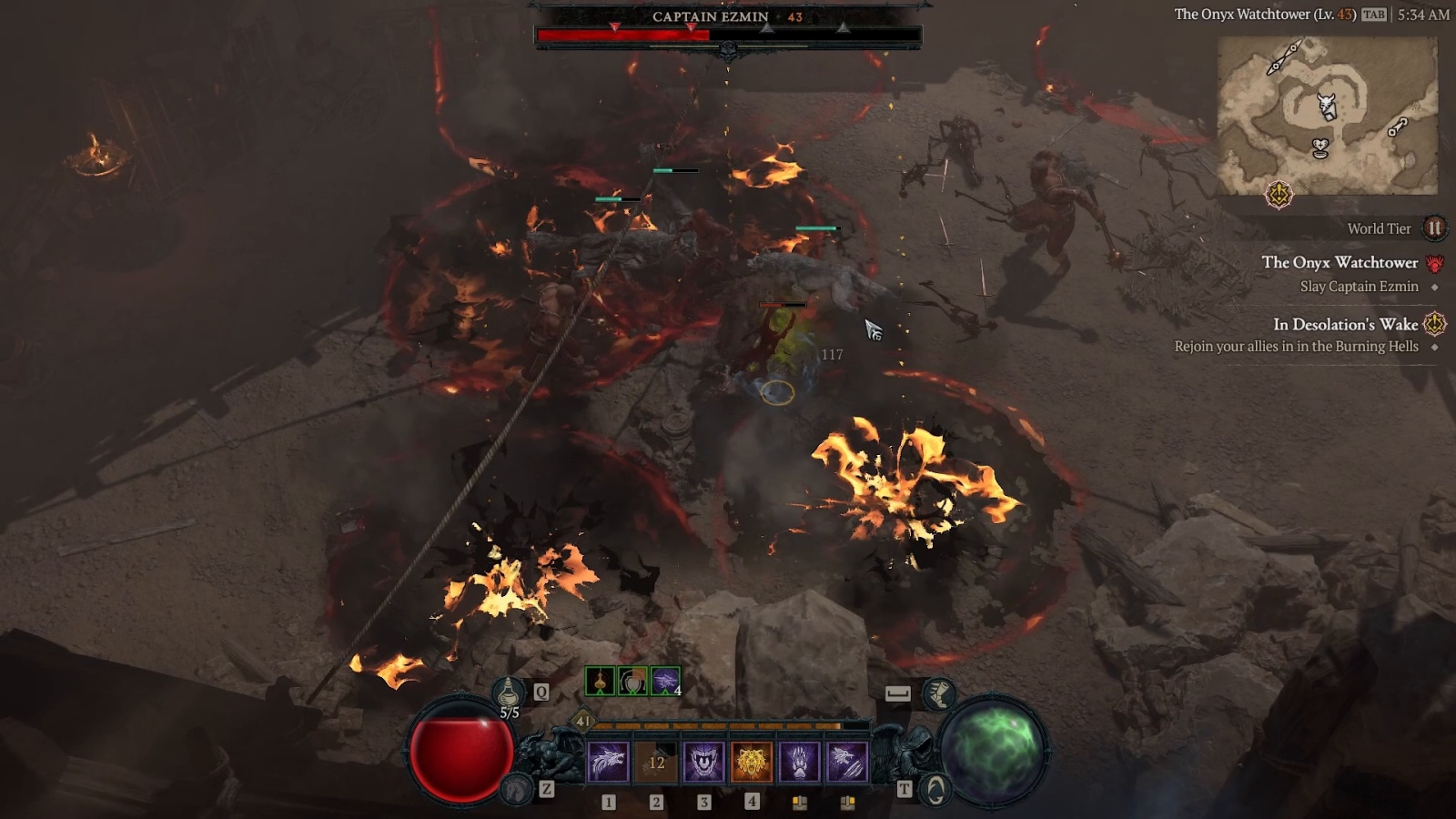Expand the Slay Captain Ezmin objective diamond
This screenshot has width=1456, height=819.
point(1435,288)
